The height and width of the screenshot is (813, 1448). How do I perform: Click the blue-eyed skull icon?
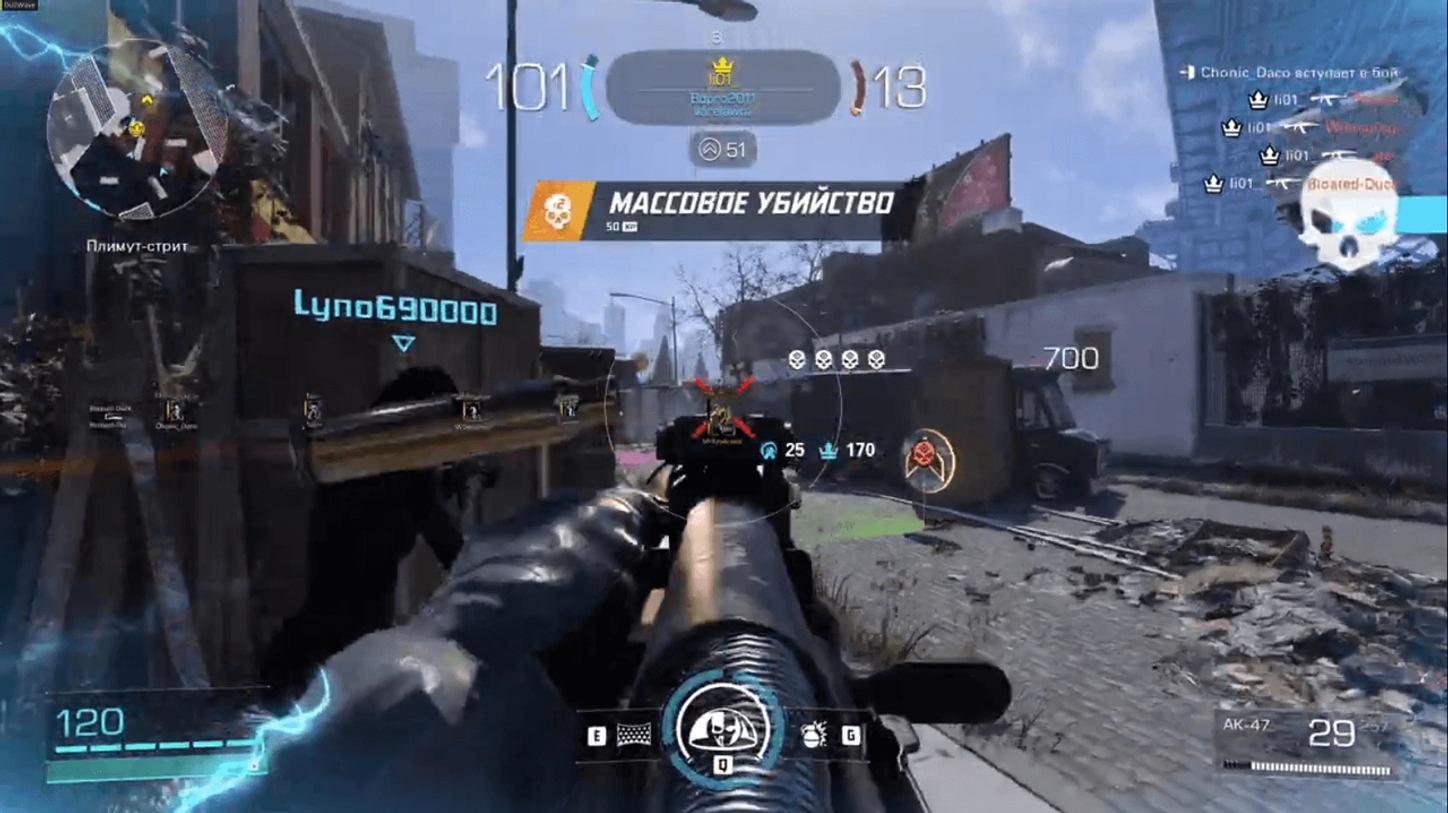click(1347, 226)
